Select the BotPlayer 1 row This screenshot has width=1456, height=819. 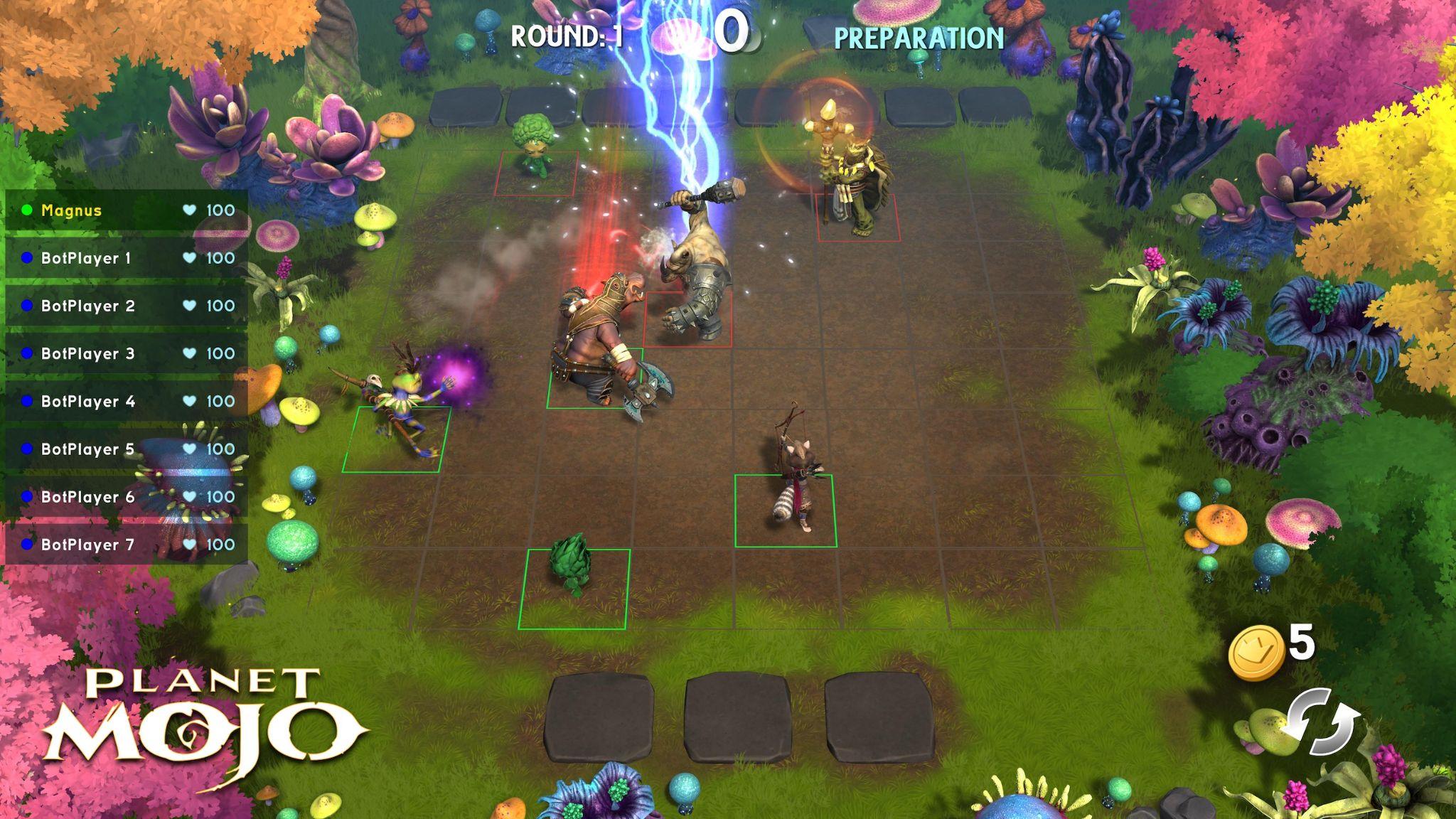[127, 258]
